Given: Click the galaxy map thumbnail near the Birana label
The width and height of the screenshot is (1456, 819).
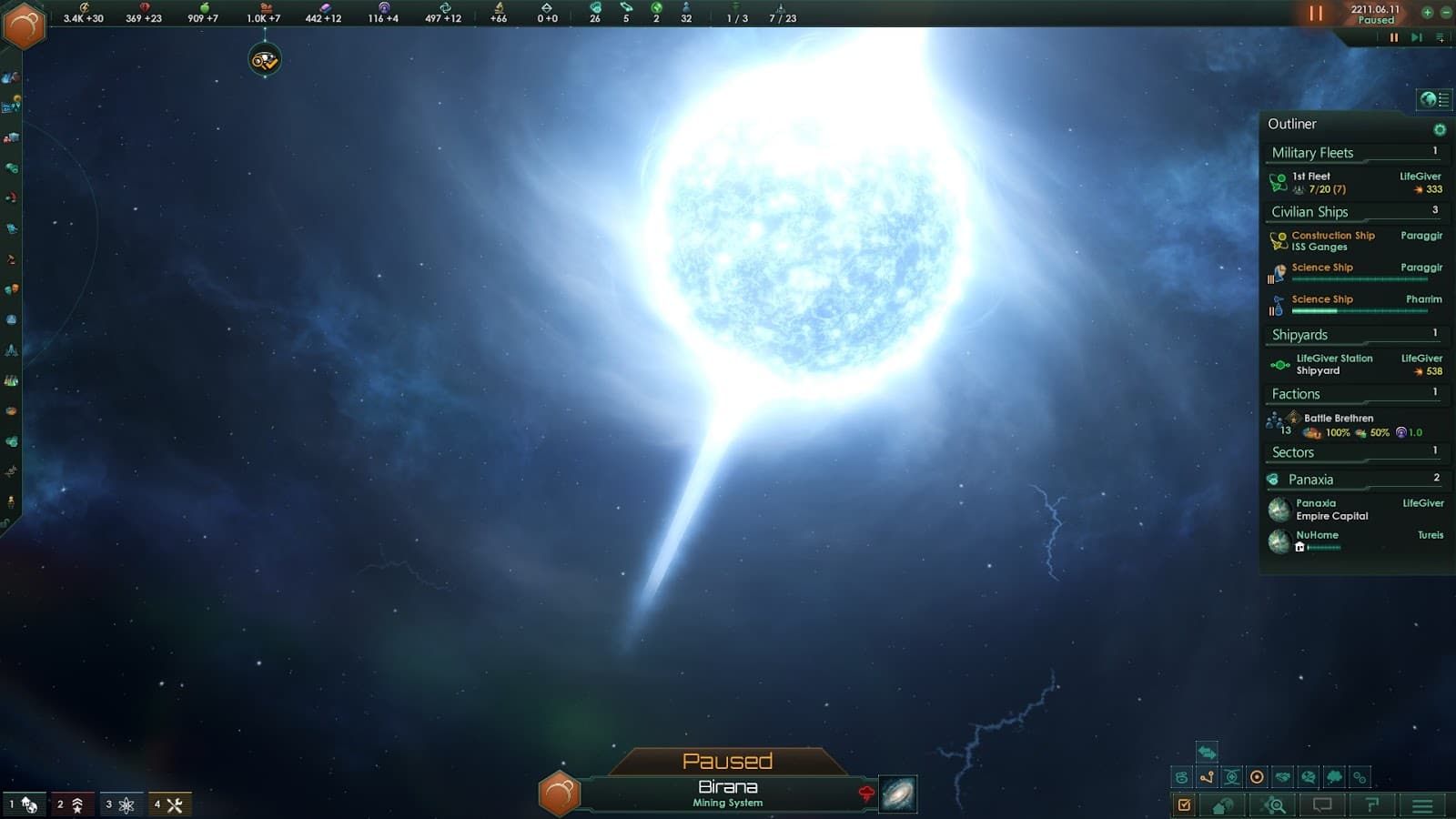Looking at the screenshot, I should point(897,794).
